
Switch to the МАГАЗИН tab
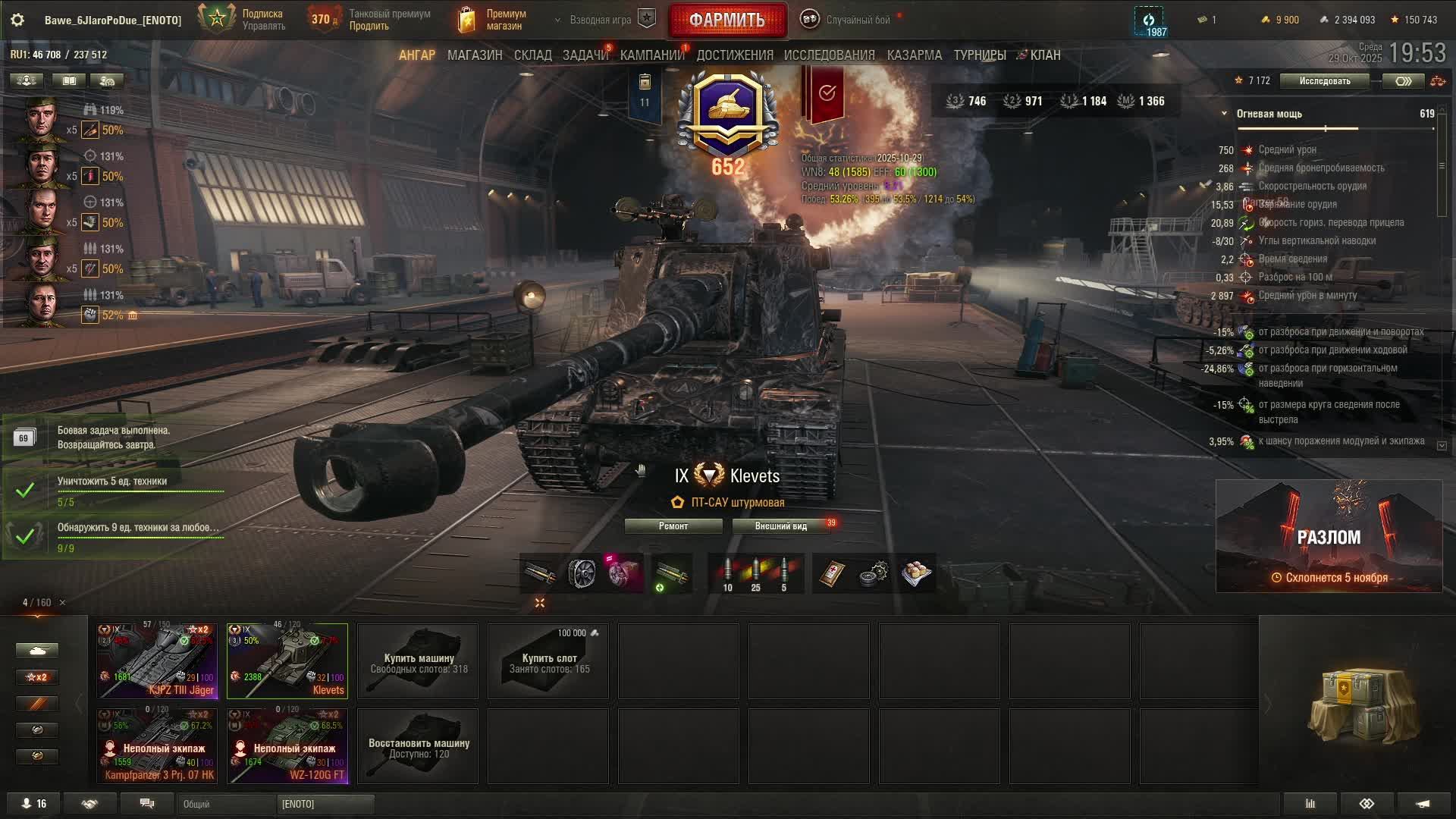(x=475, y=55)
